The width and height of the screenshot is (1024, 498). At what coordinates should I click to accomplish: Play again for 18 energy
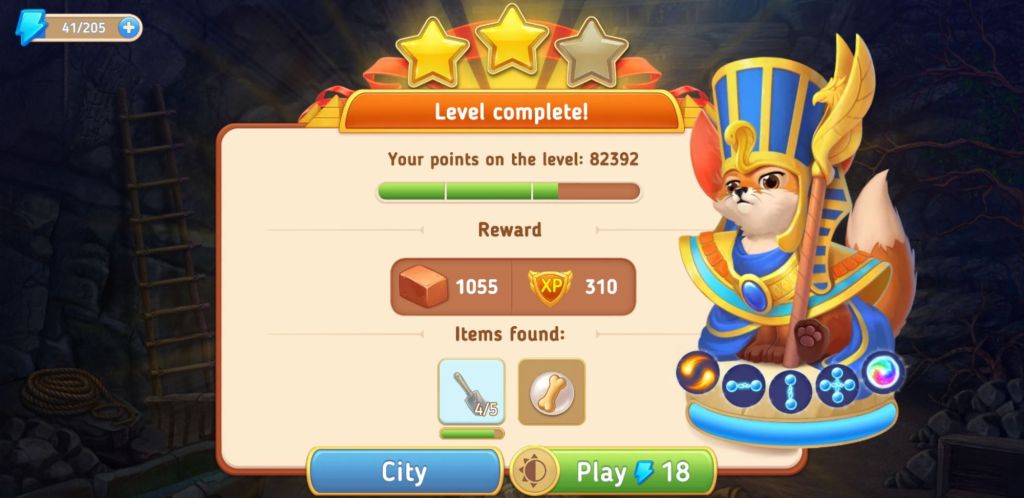633,472
